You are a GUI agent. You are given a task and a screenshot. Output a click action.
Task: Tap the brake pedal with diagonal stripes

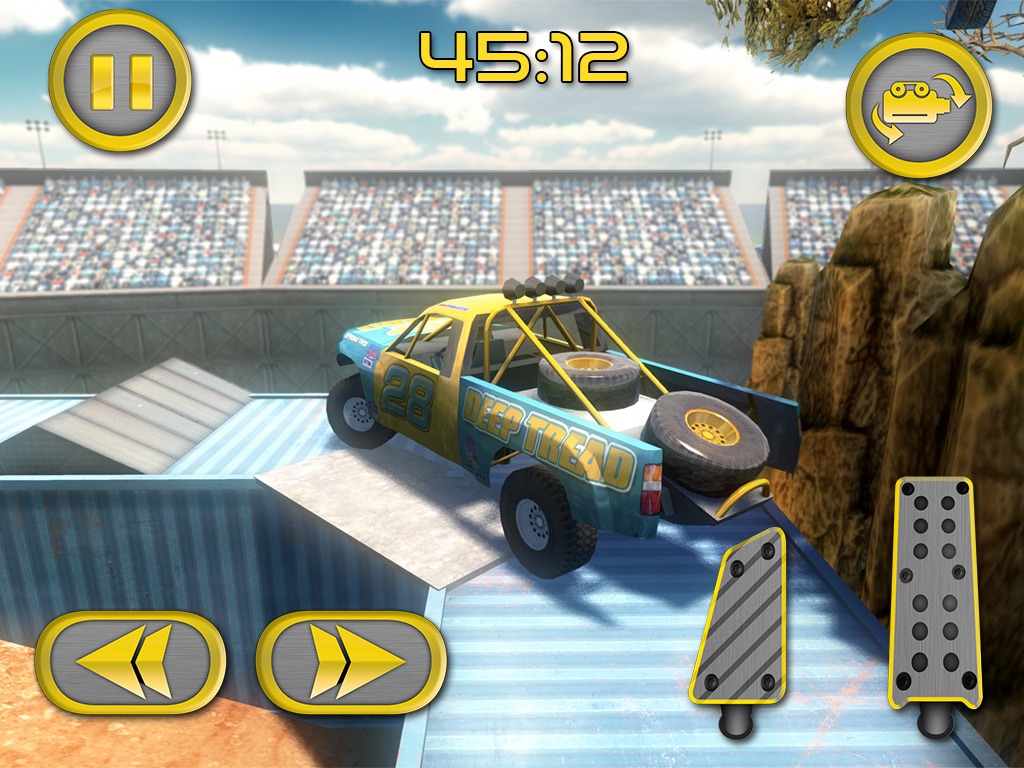740,615
